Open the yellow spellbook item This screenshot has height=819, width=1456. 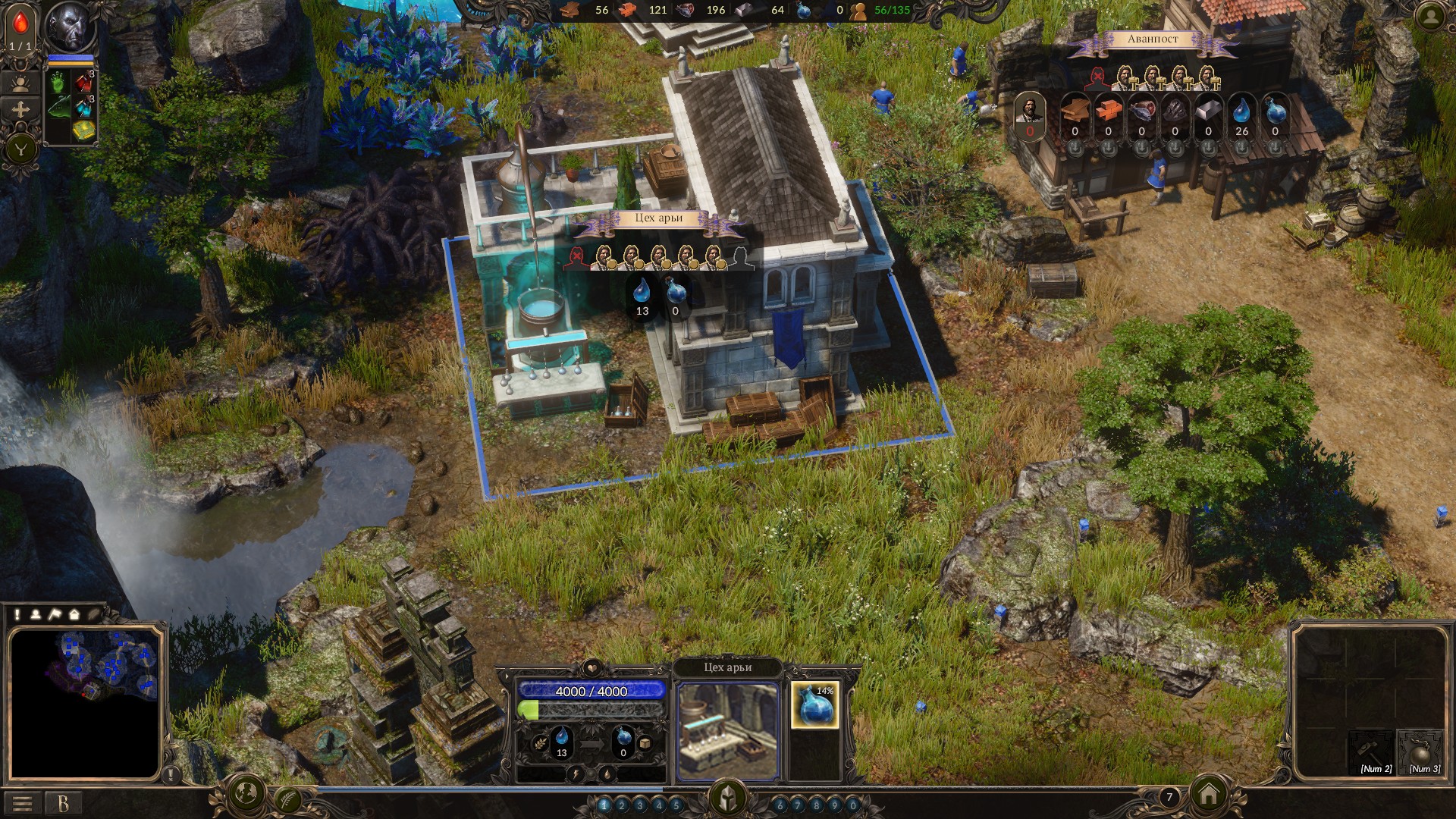coord(83,130)
